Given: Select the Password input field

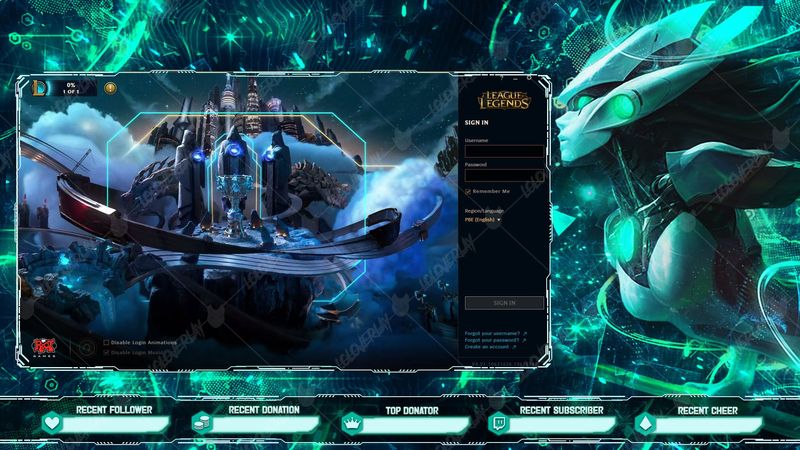Looking at the screenshot, I should [x=504, y=175].
